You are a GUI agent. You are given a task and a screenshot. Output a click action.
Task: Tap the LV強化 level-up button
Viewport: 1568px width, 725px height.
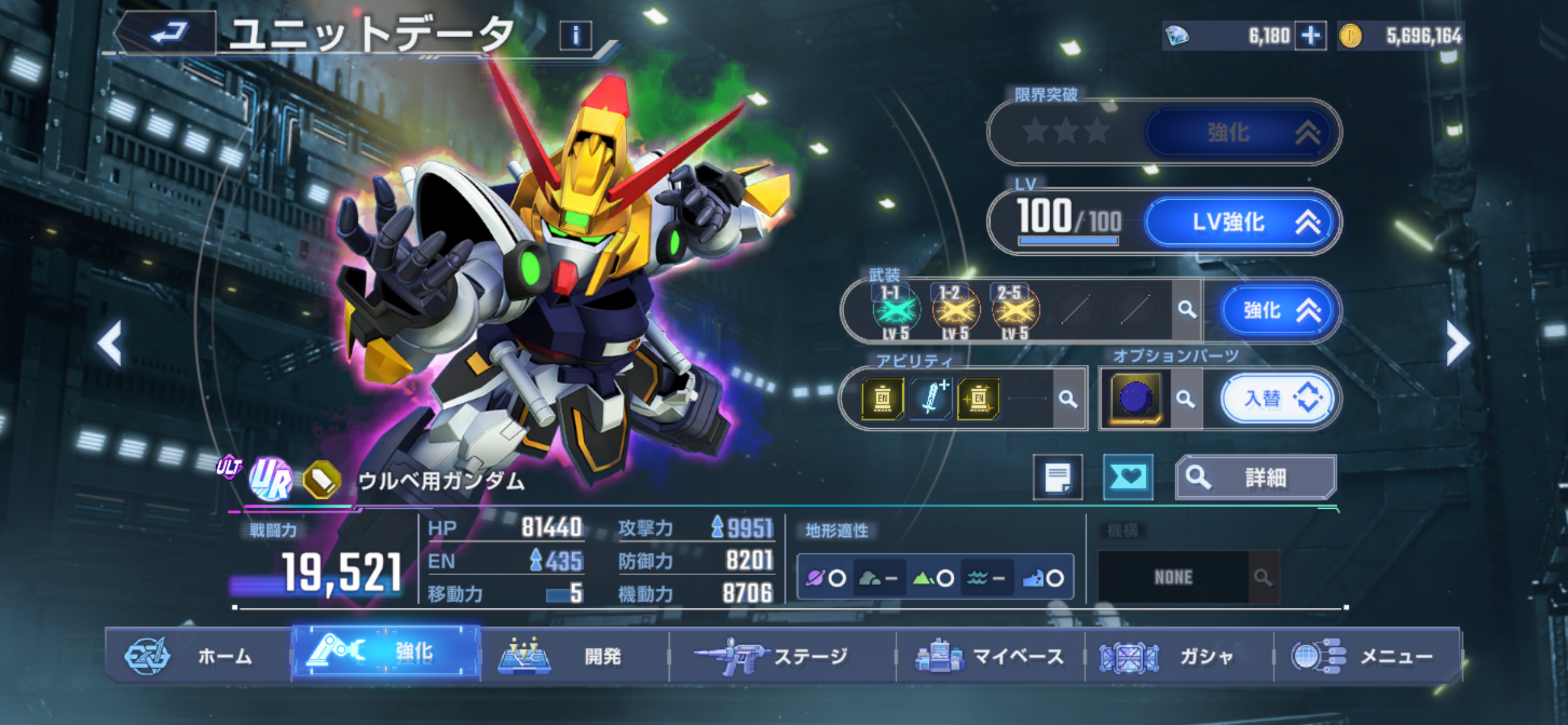pyautogui.click(x=1241, y=222)
